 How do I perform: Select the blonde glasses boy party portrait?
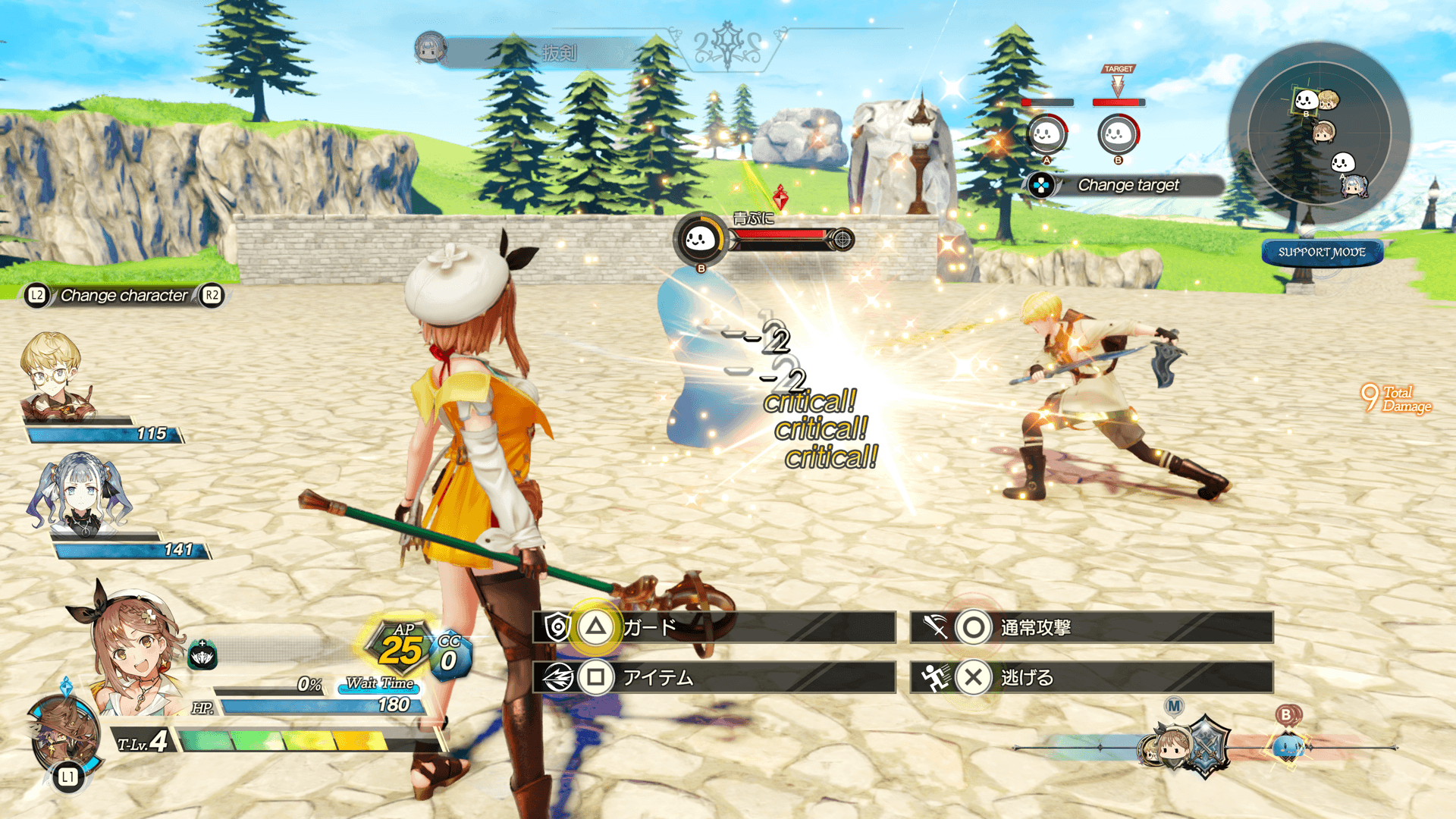[x=53, y=377]
